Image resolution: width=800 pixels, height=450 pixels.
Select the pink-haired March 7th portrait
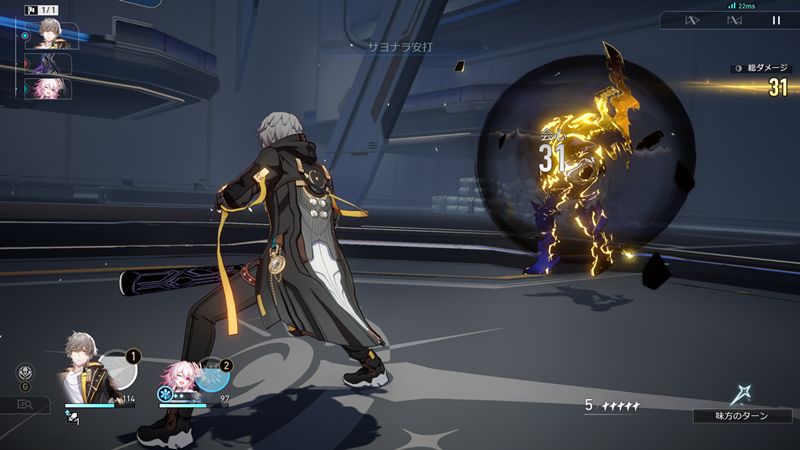[x=178, y=378]
